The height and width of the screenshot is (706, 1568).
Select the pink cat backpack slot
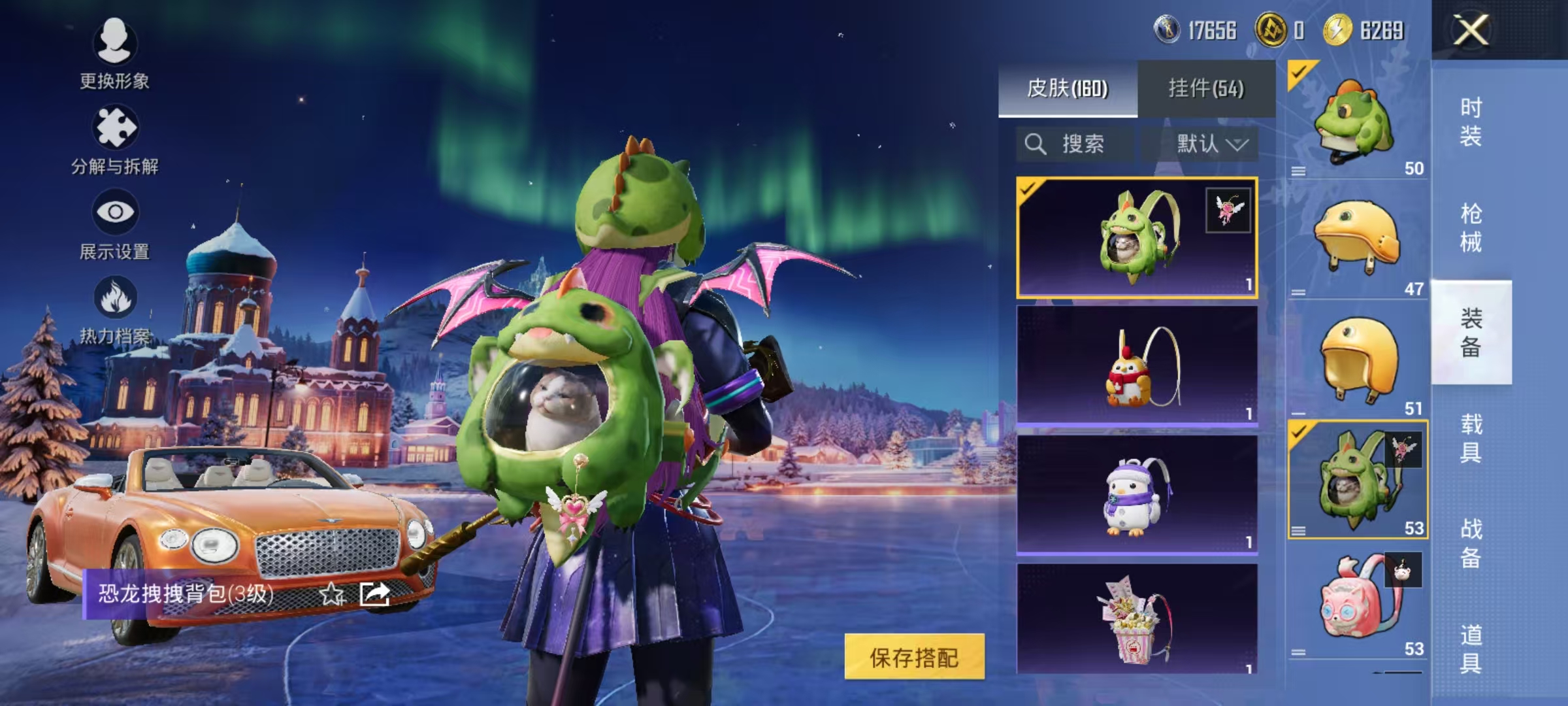point(1357,600)
